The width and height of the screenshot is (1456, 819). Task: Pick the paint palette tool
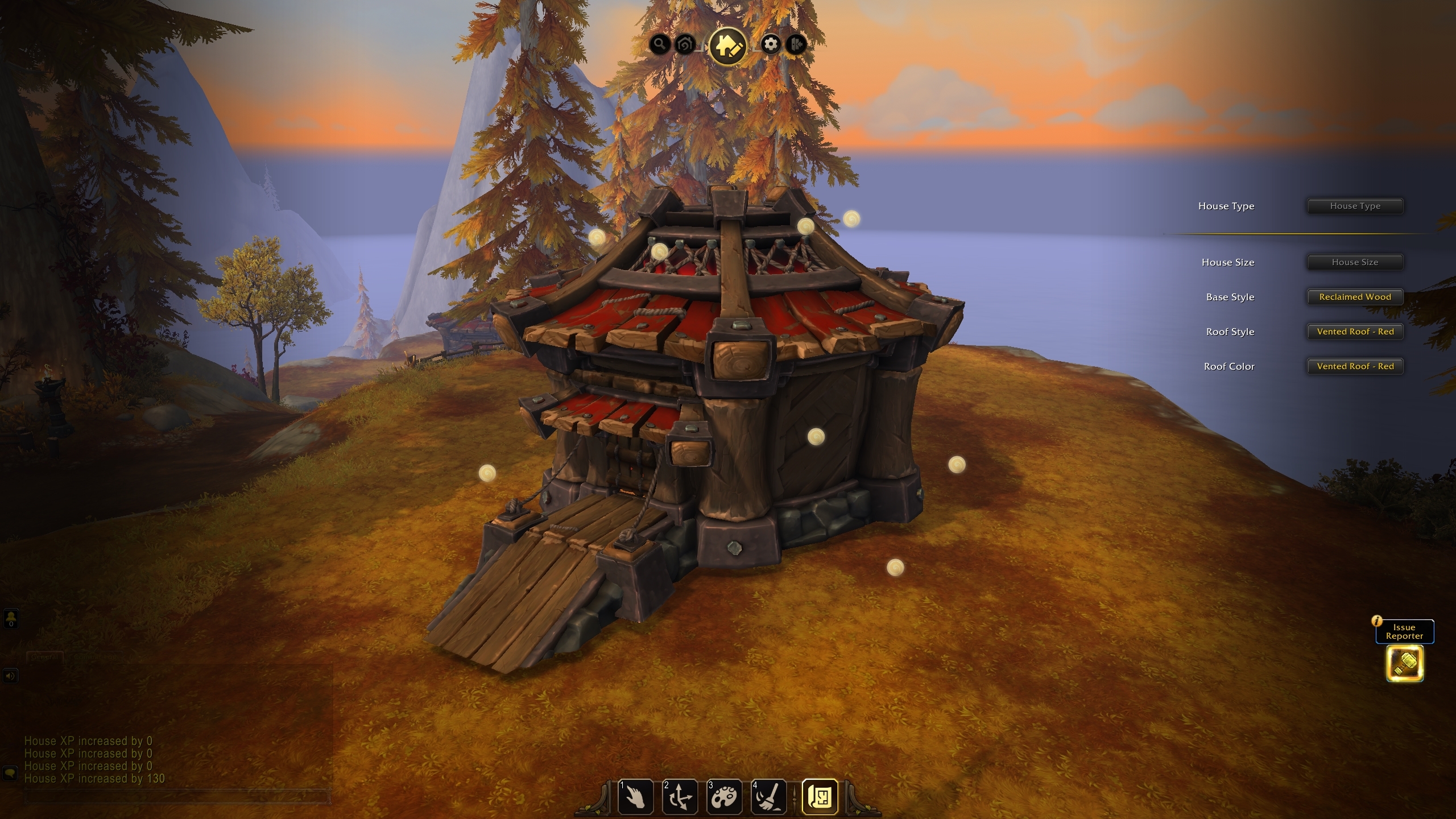coord(724,797)
